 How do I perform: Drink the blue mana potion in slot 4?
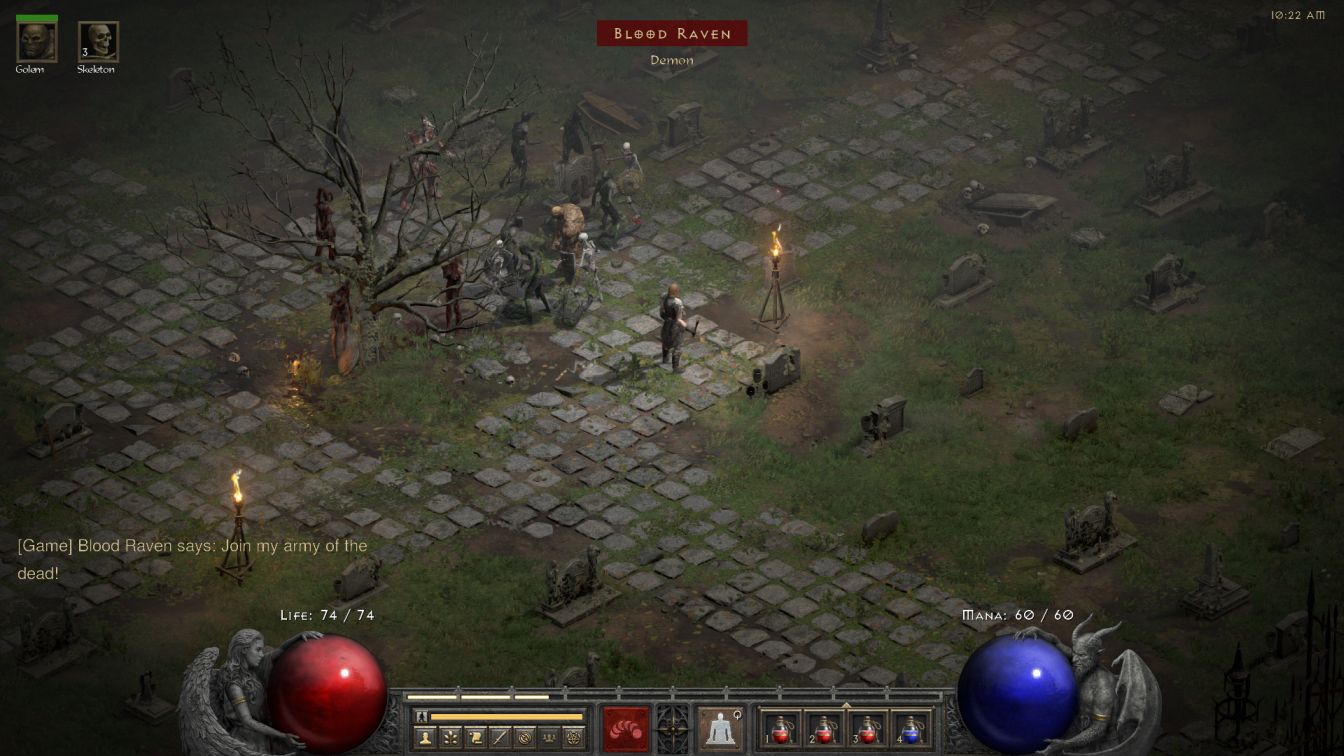point(910,729)
